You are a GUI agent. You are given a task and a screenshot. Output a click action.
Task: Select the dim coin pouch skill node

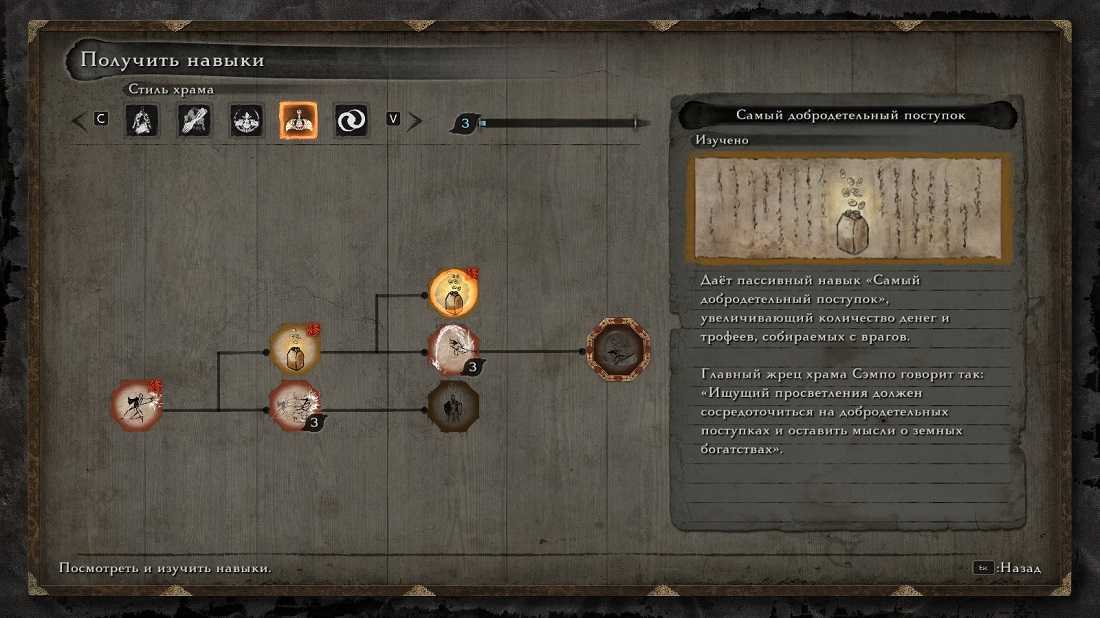pyautogui.click(x=295, y=350)
